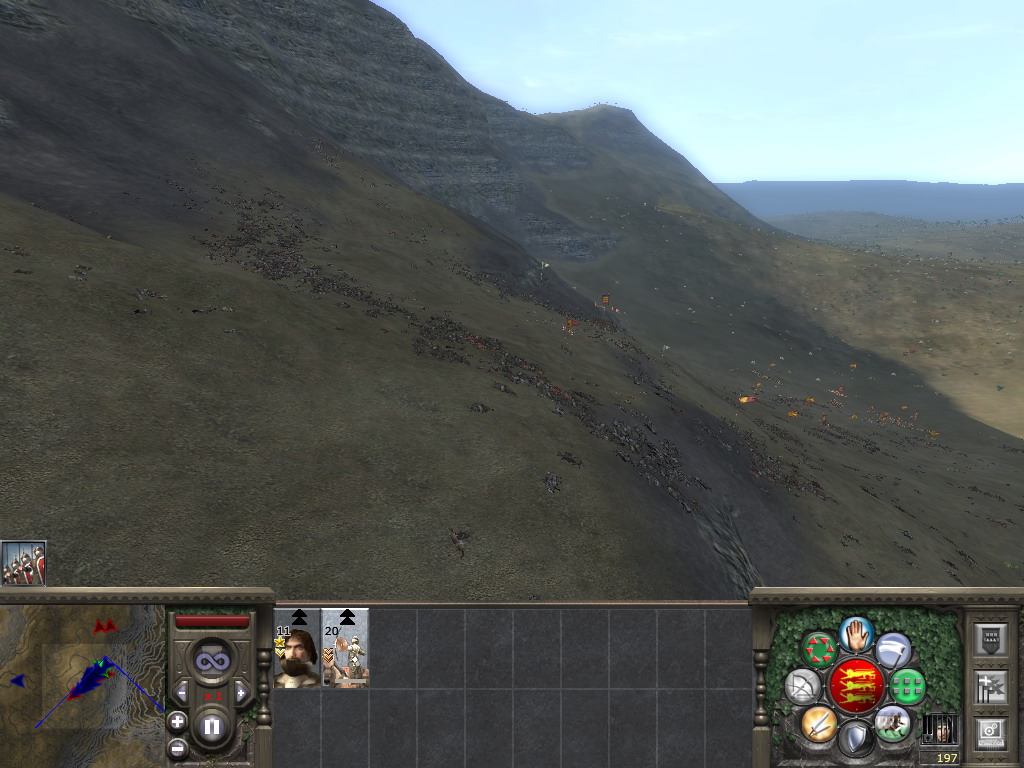Toggle run mode with the horseman icon
This screenshot has width=1024, height=768.
(892, 722)
